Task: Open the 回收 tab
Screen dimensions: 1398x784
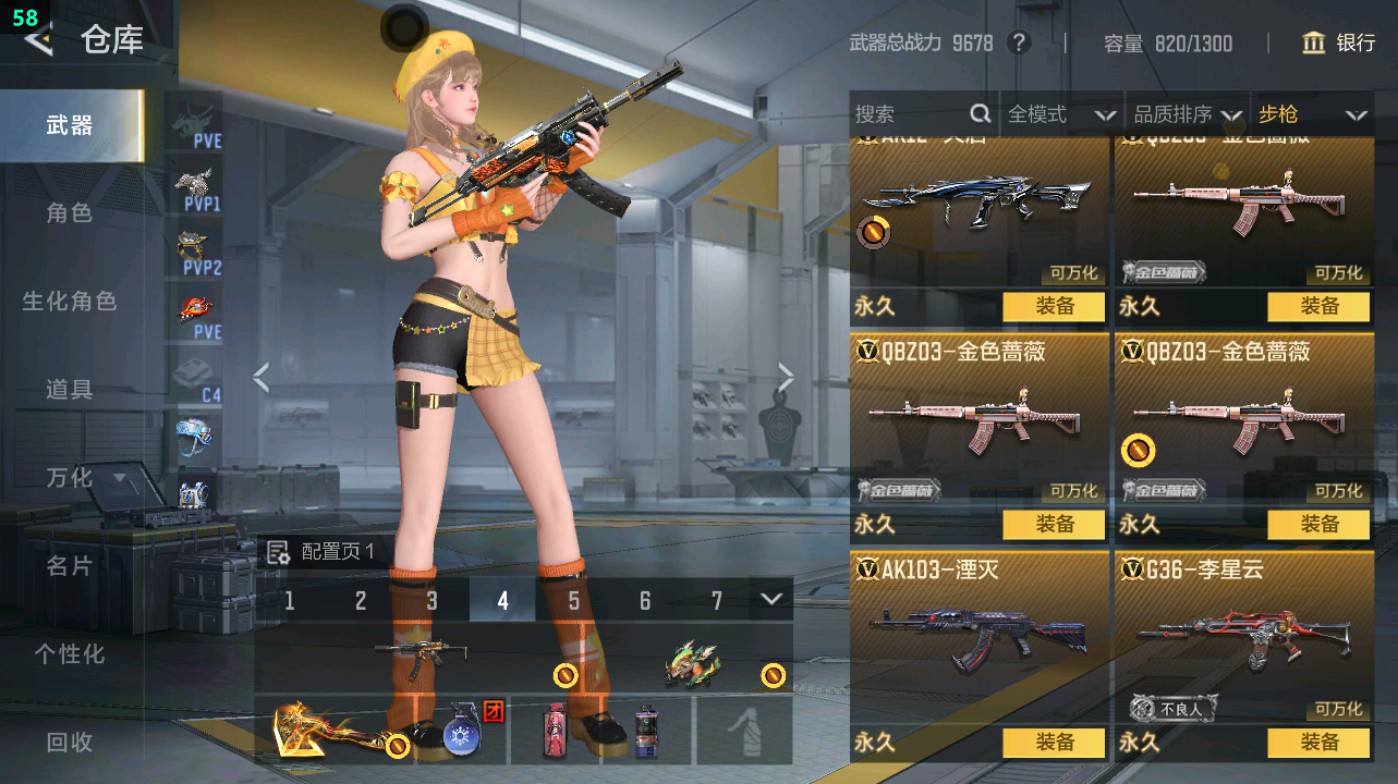Action: [69, 742]
